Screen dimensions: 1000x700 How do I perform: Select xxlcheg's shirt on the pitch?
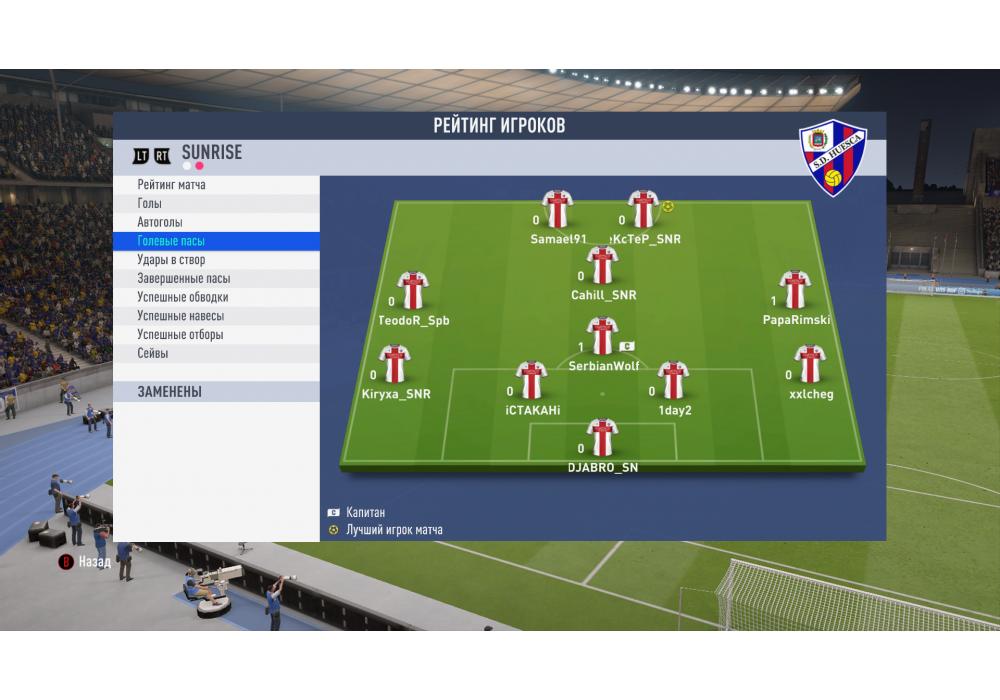[x=810, y=364]
